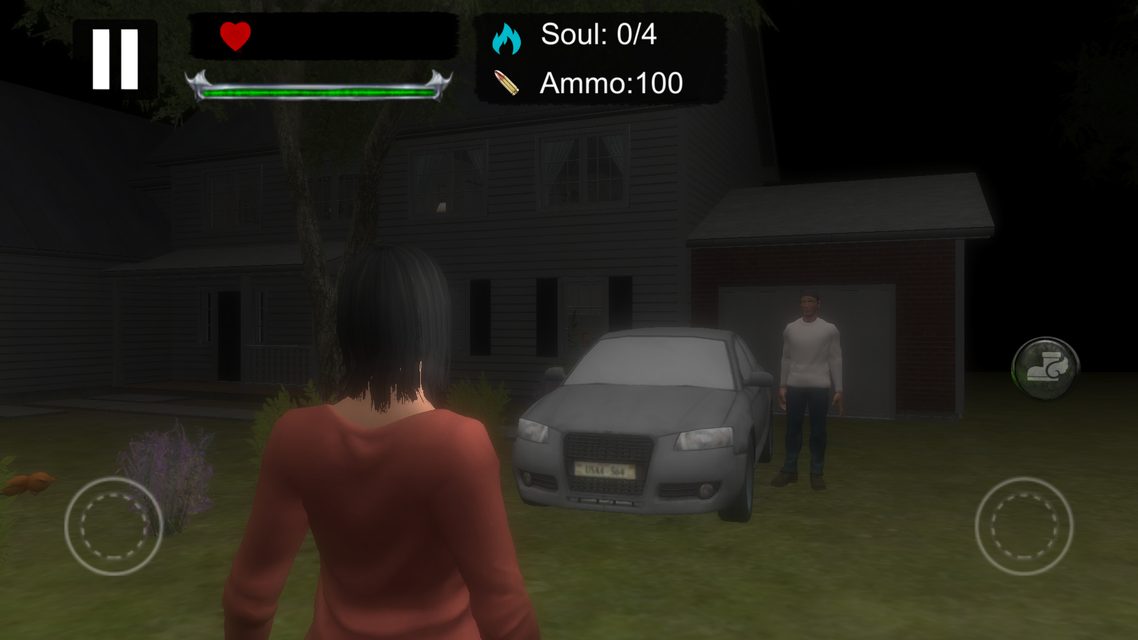Tap the boot sprint button
Screen dimensions: 1138x640
point(1045,368)
